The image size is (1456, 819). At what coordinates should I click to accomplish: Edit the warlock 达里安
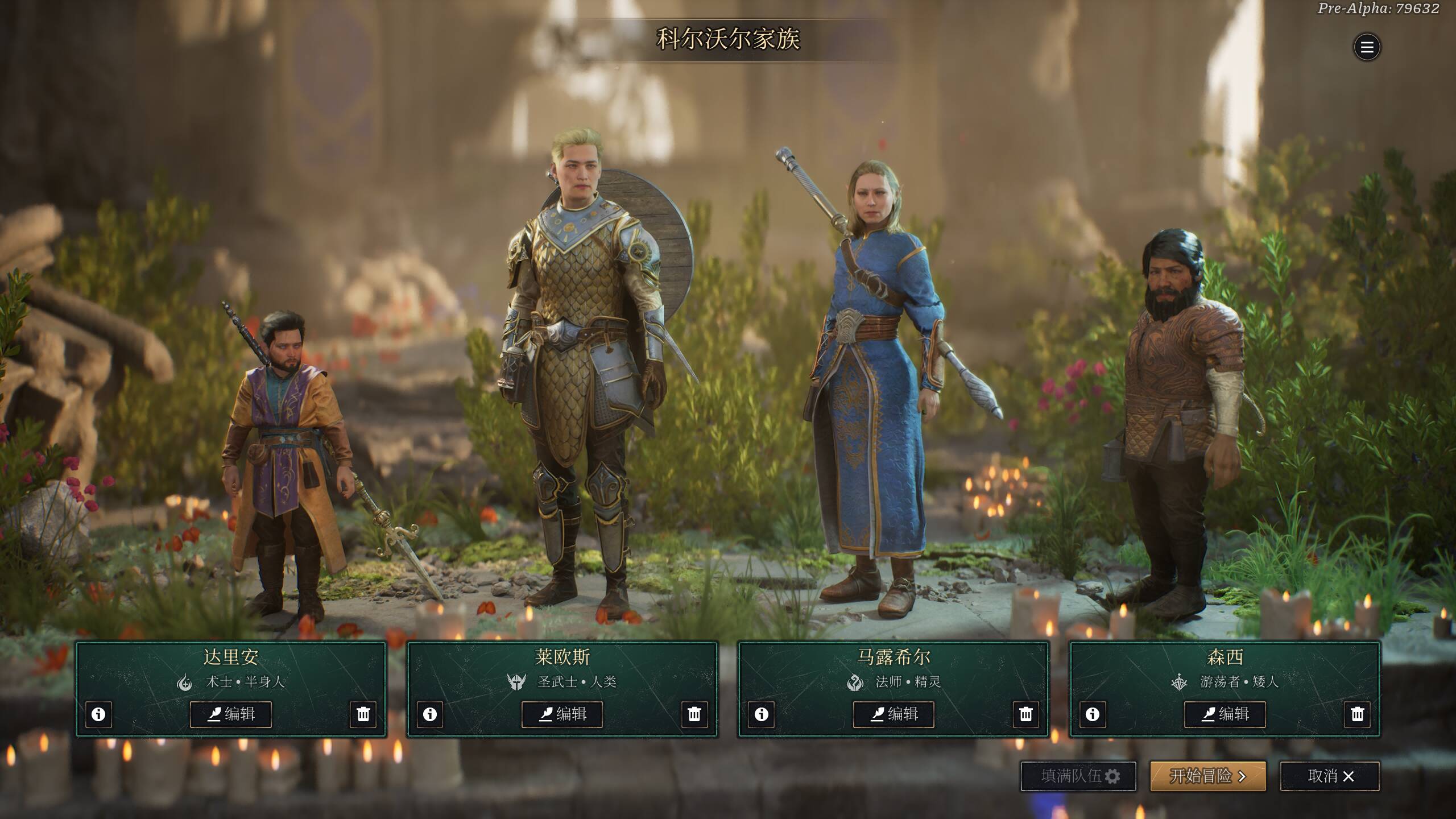tap(231, 714)
